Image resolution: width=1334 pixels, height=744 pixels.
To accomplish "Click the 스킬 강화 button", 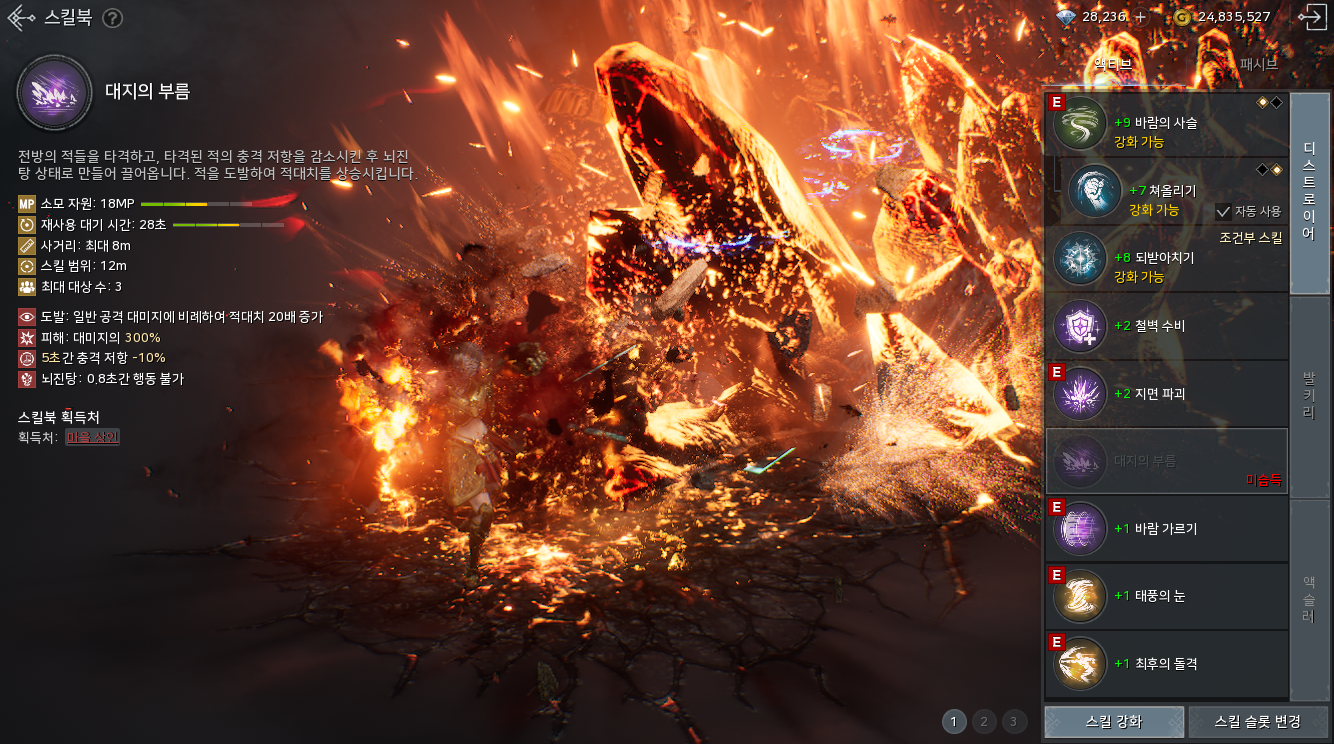I will click(1114, 721).
